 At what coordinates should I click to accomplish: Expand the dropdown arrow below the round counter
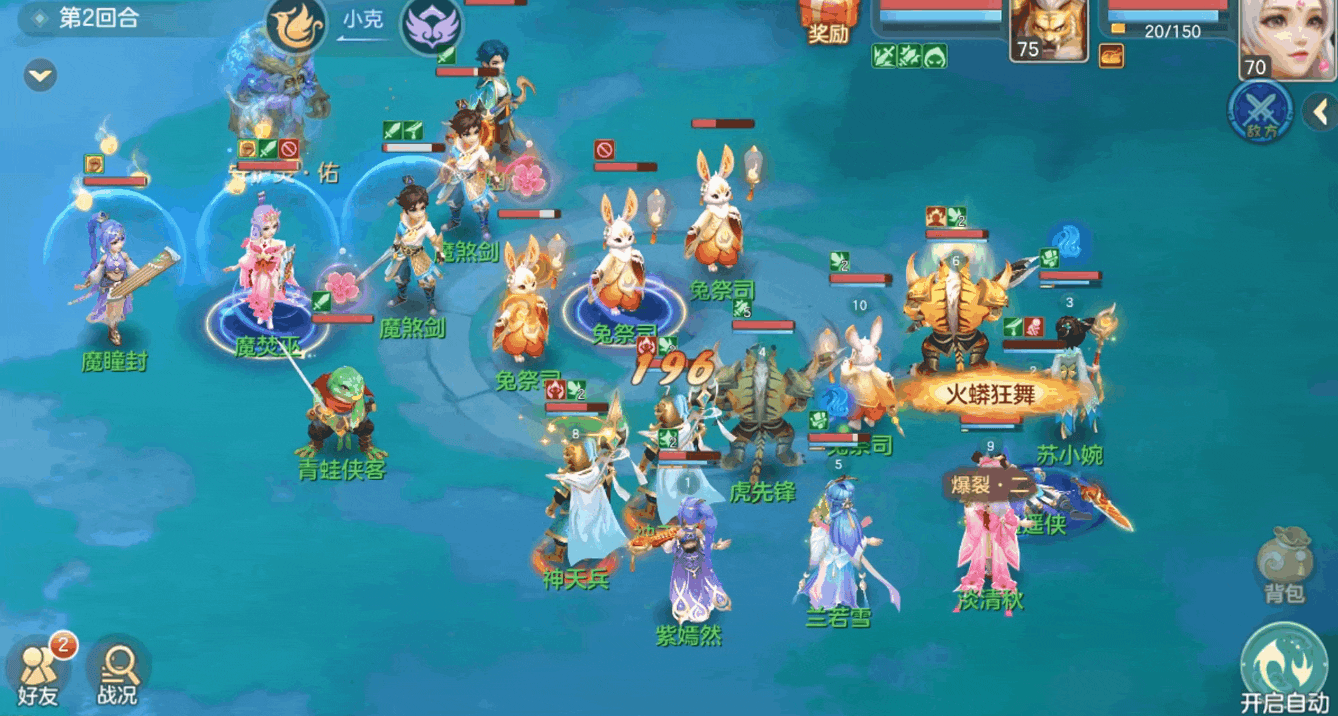pos(41,75)
